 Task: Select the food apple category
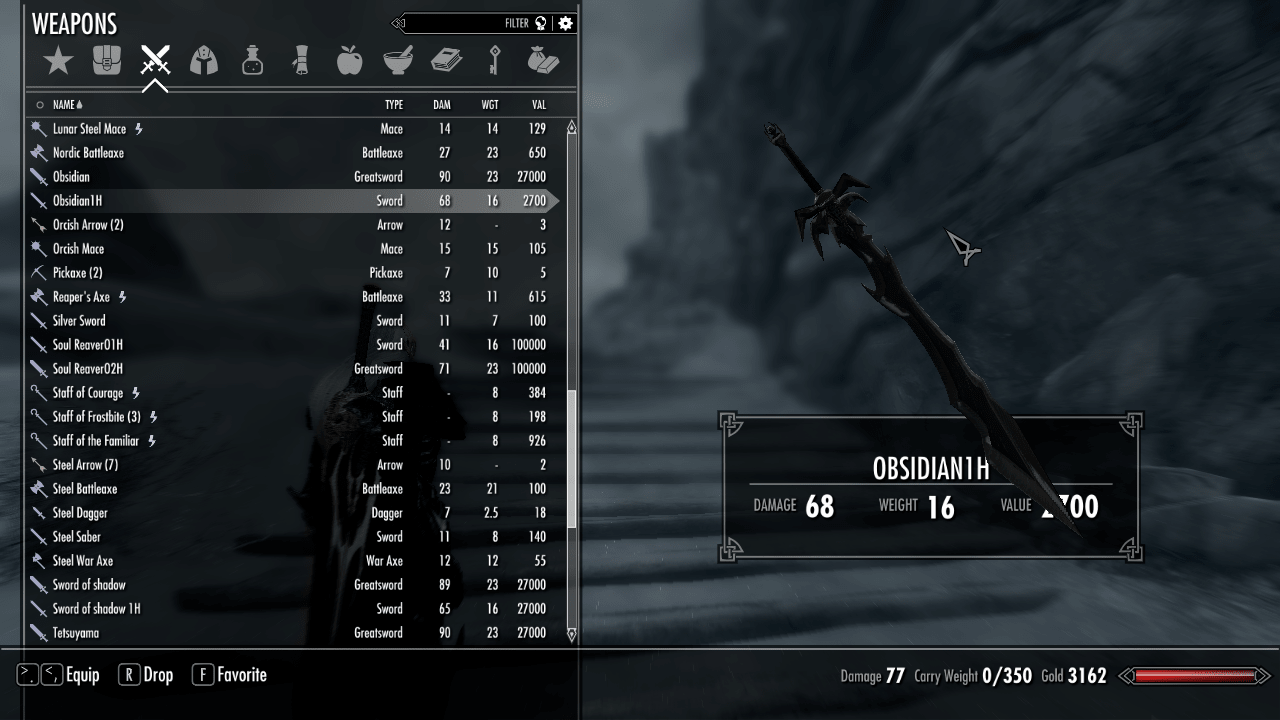[349, 61]
